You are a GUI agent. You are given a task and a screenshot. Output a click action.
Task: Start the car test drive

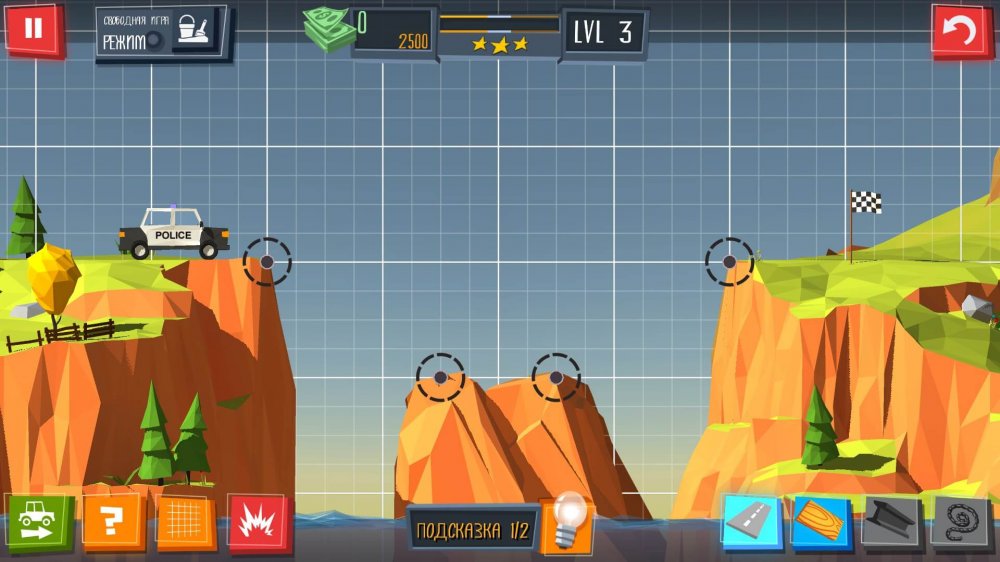(38, 522)
